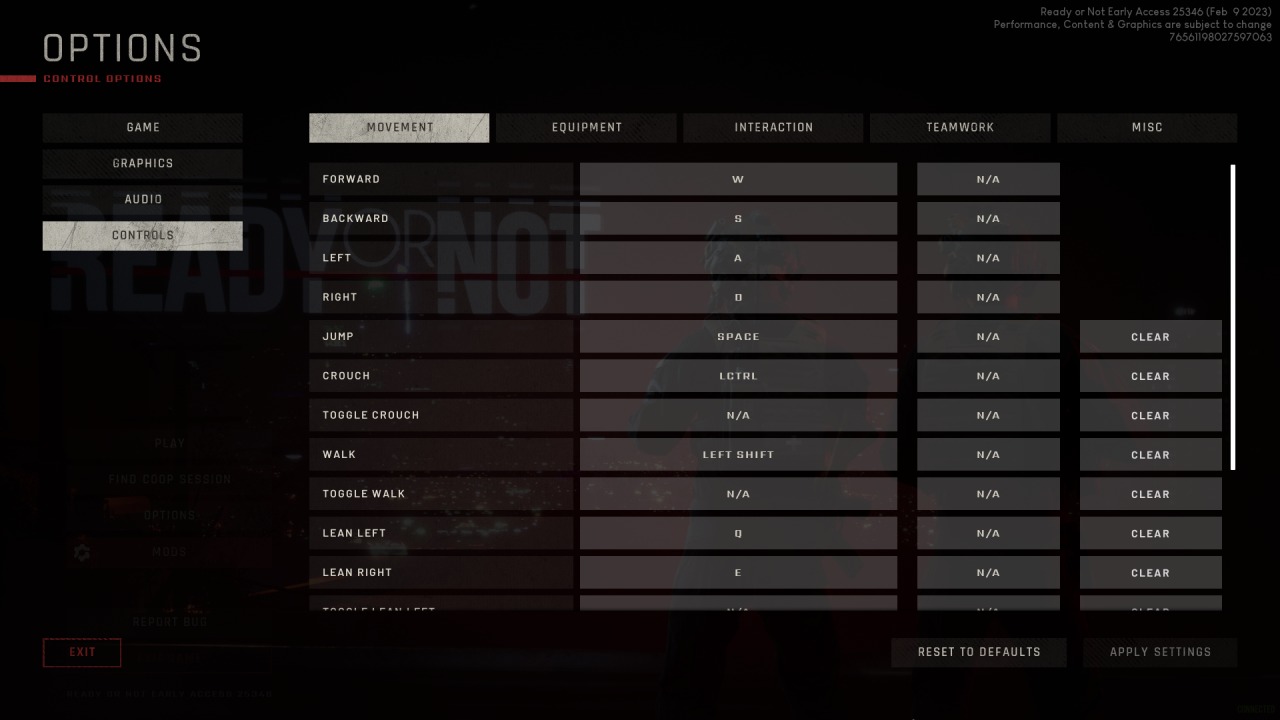The height and width of the screenshot is (720, 1280).
Task: Select the Movement tab
Action: pyautogui.click(x=399, y=127)
